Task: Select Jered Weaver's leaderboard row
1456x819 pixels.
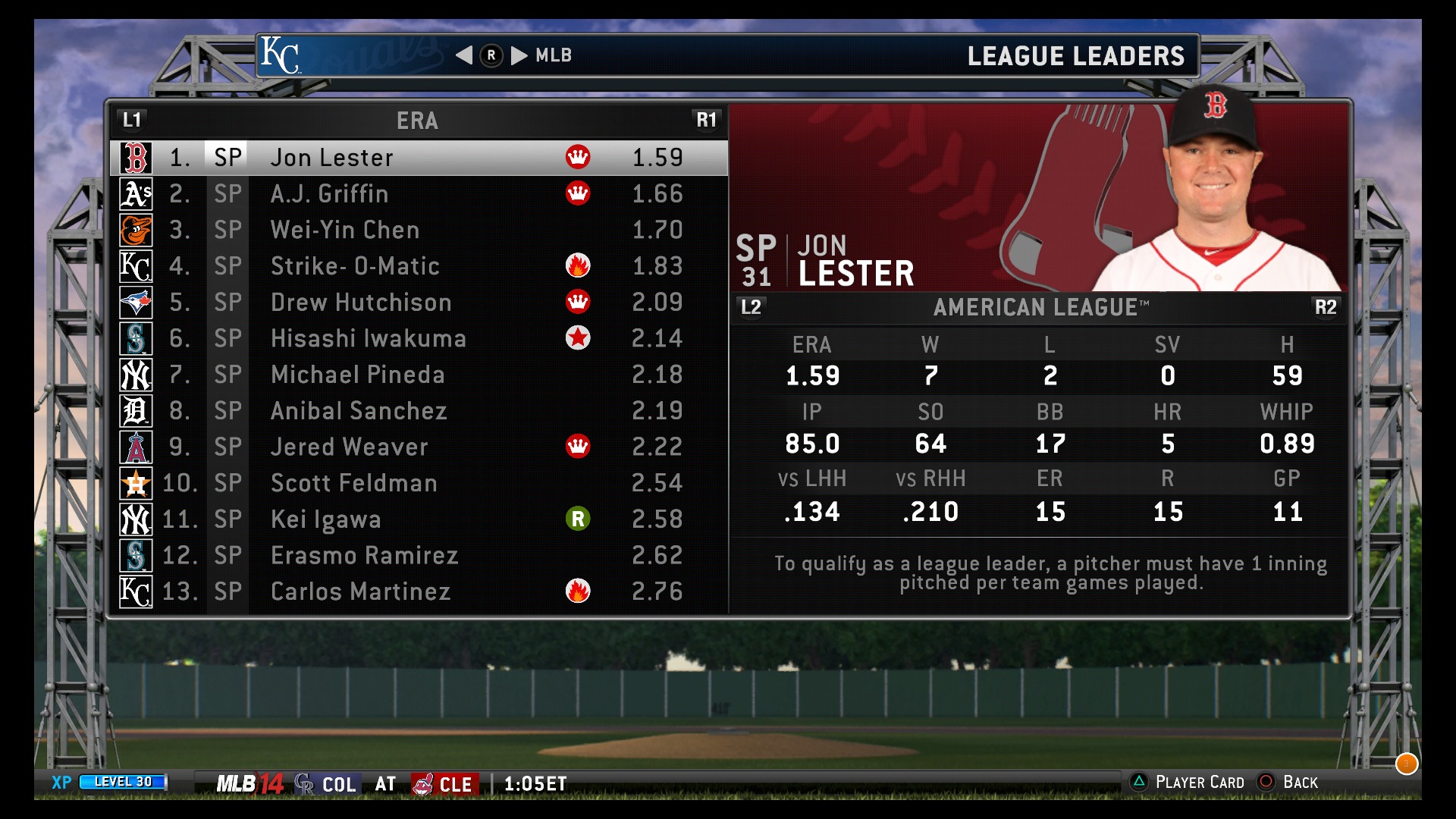Action: (419, 447)
